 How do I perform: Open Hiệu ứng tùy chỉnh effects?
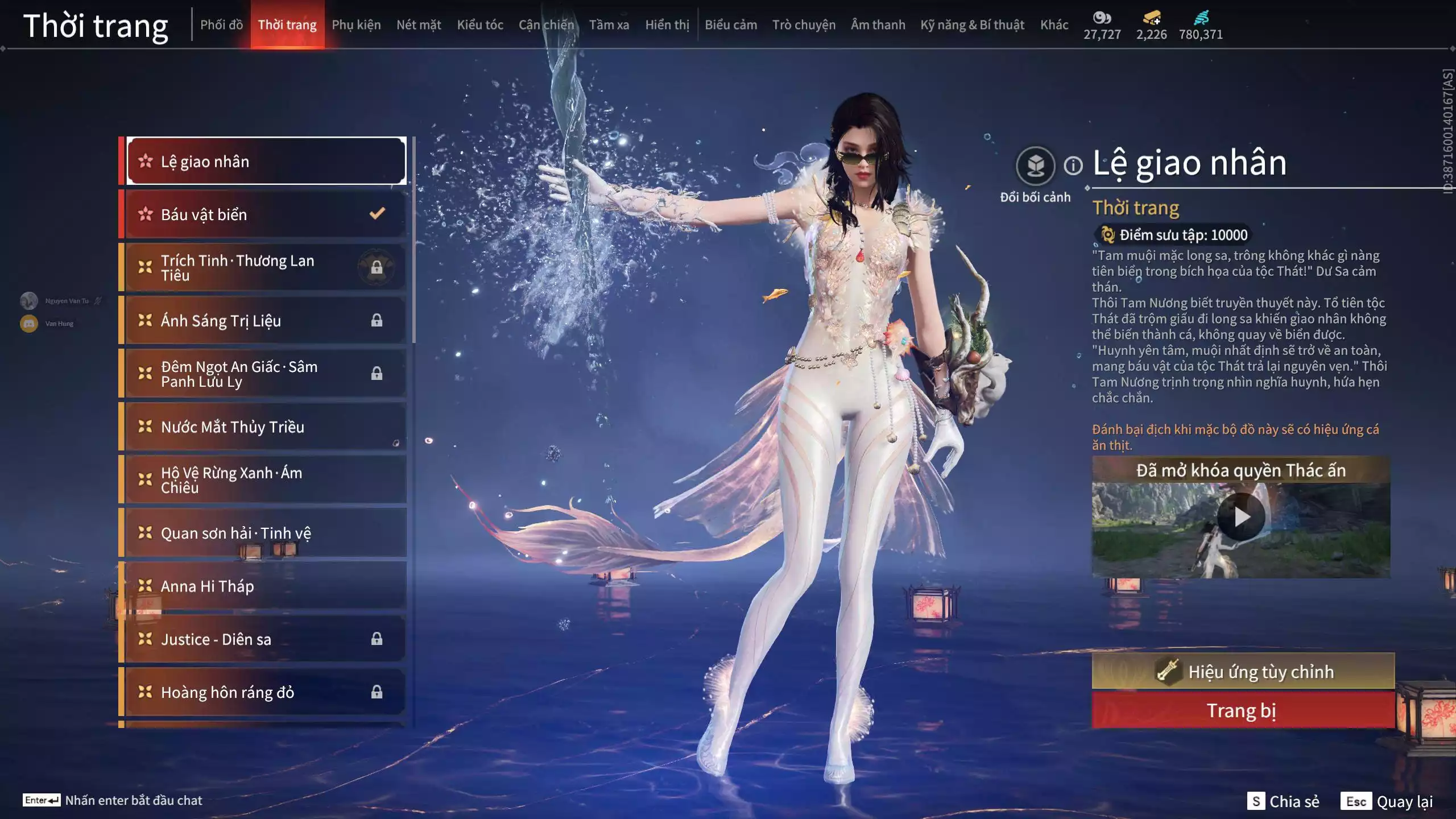point(1243,672)
